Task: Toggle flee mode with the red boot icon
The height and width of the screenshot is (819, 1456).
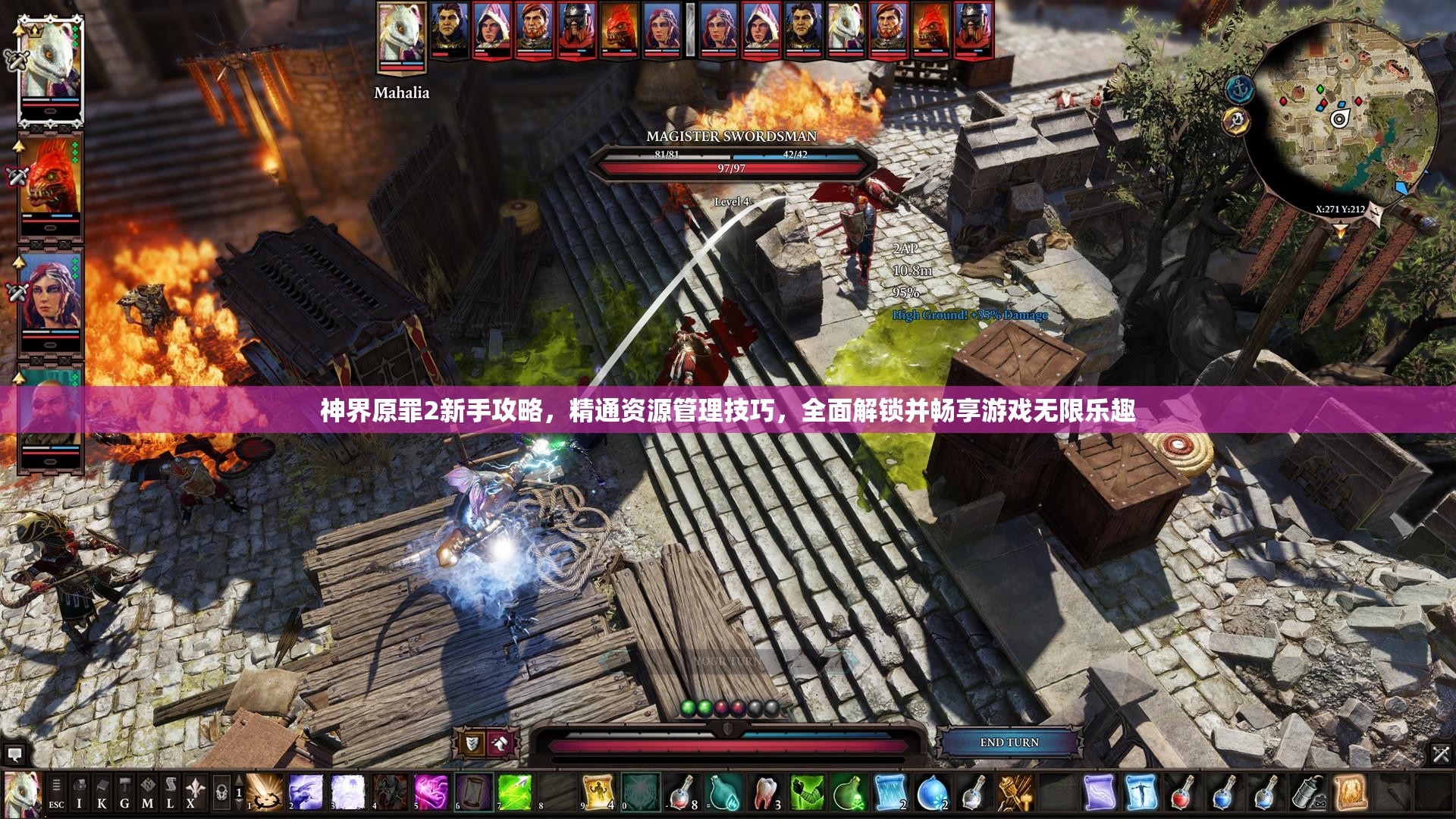Action: (x=500, y=743)
